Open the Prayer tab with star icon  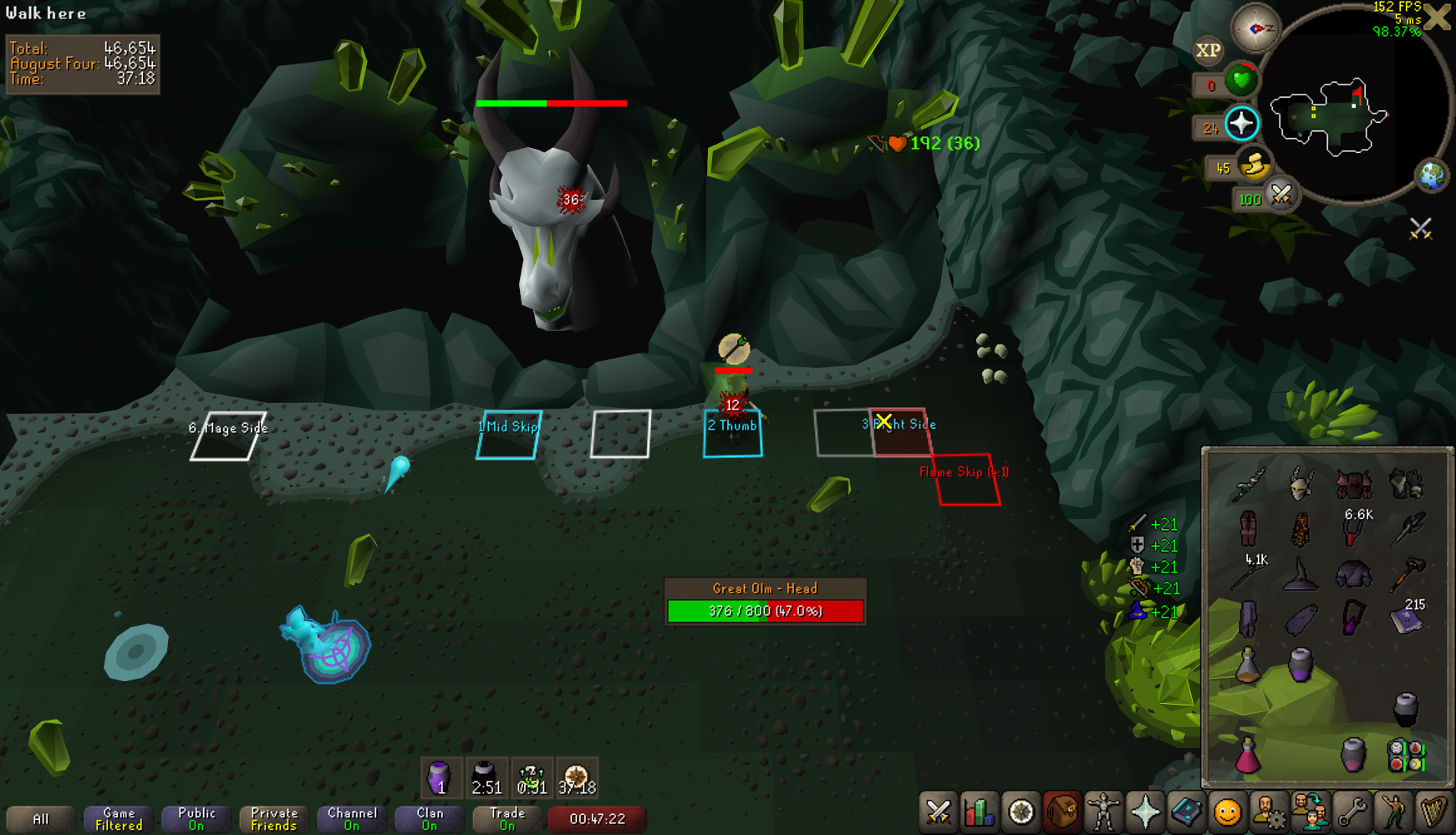1145,812
